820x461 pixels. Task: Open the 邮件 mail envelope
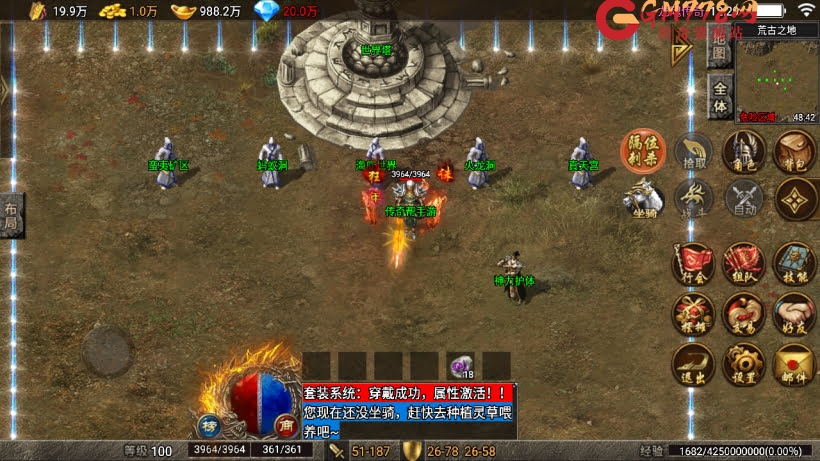[795, 364]
